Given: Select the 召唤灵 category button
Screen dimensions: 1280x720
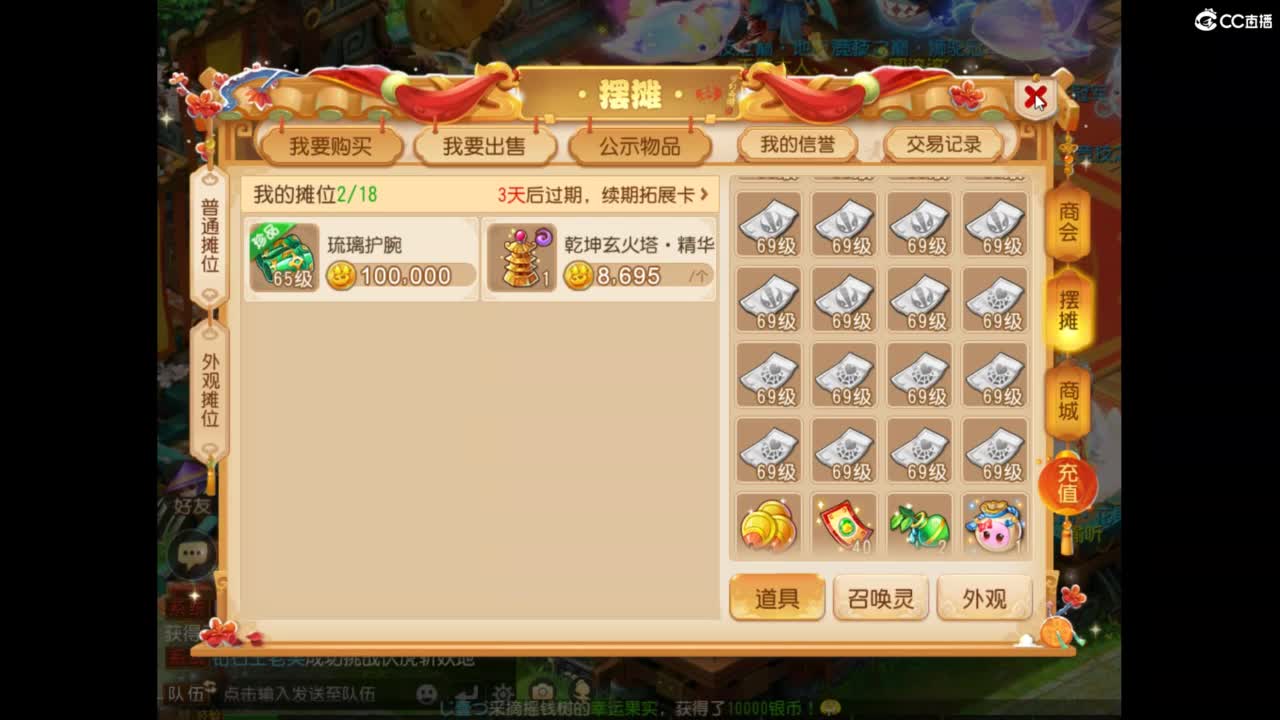Looking at the screenshot, I should pos(881,596).
